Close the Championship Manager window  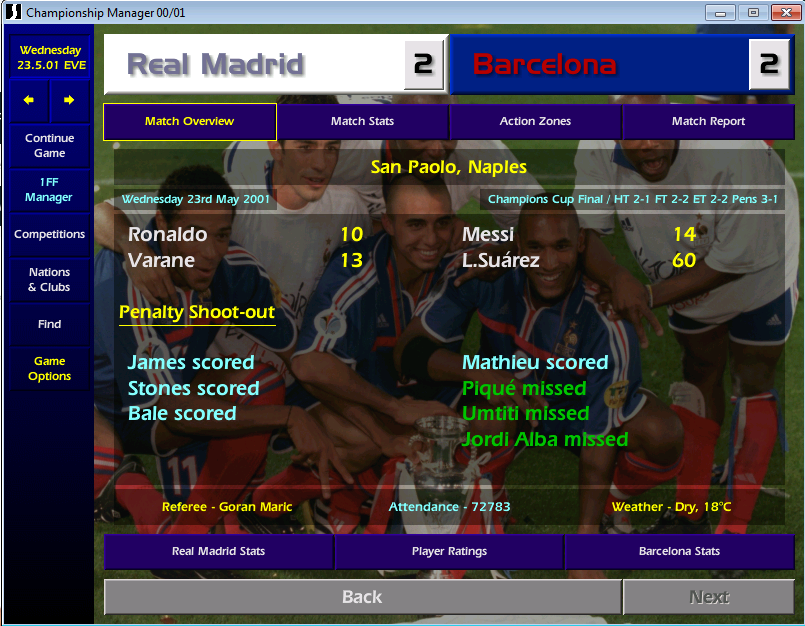(x=784, y=12)
